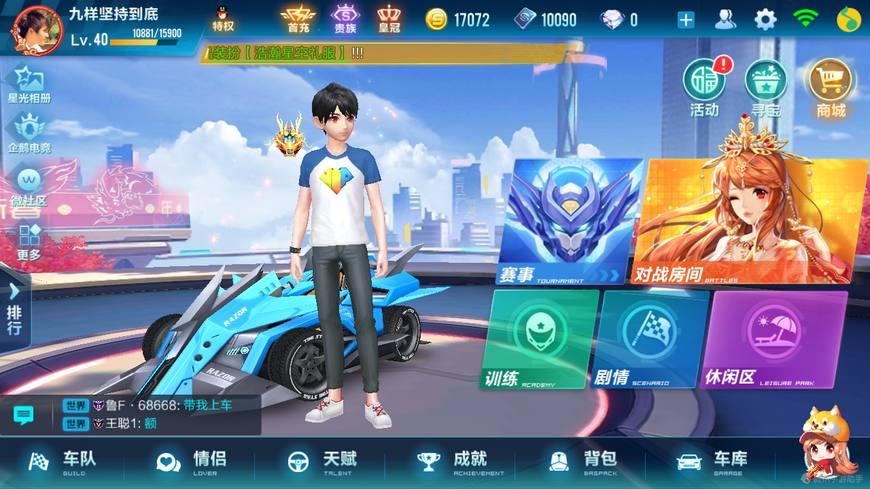Expand the 排行 ranking side panel

[14, 306]
